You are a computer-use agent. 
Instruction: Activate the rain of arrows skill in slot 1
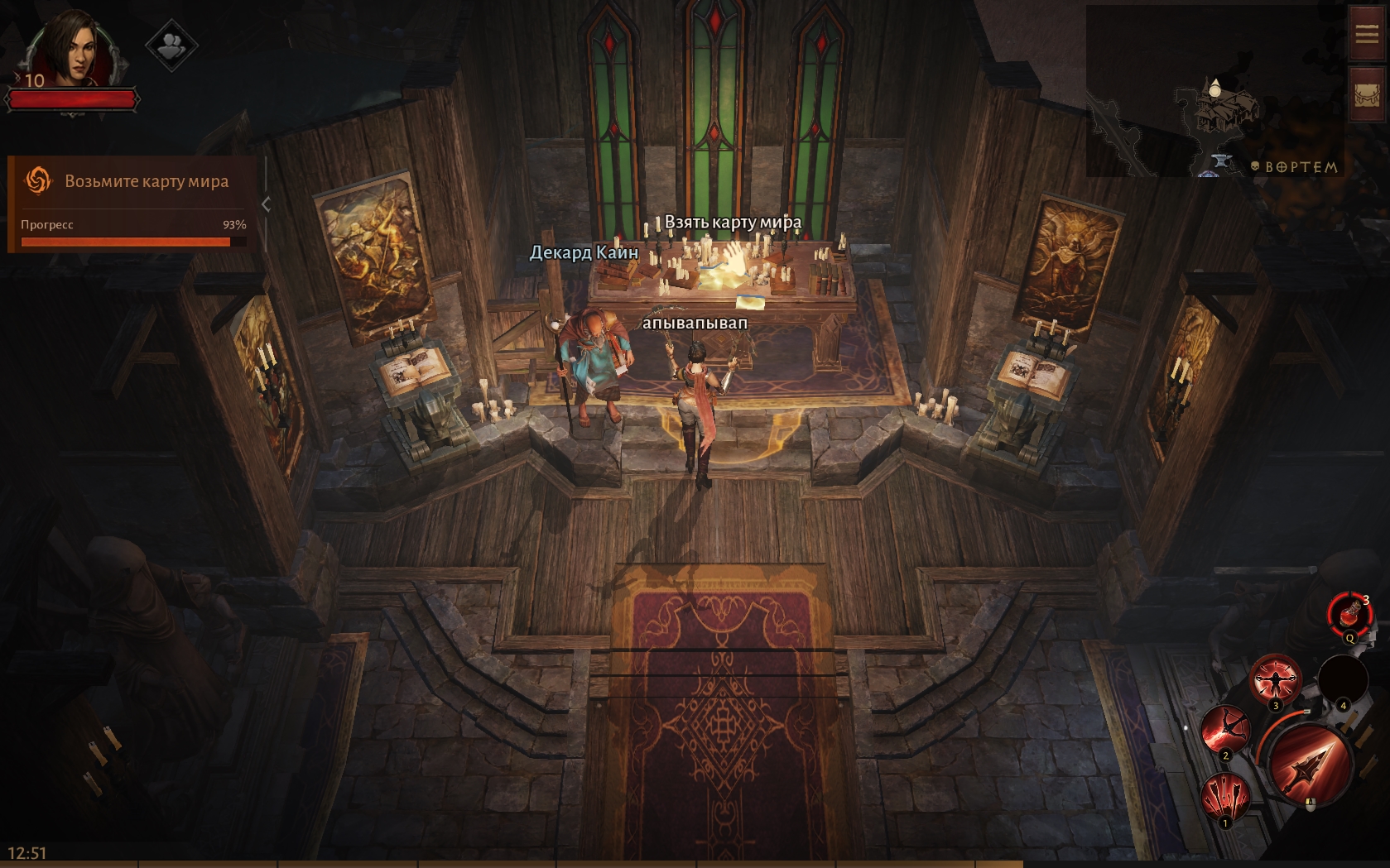pyautogui.click(x=1225, y=796)
